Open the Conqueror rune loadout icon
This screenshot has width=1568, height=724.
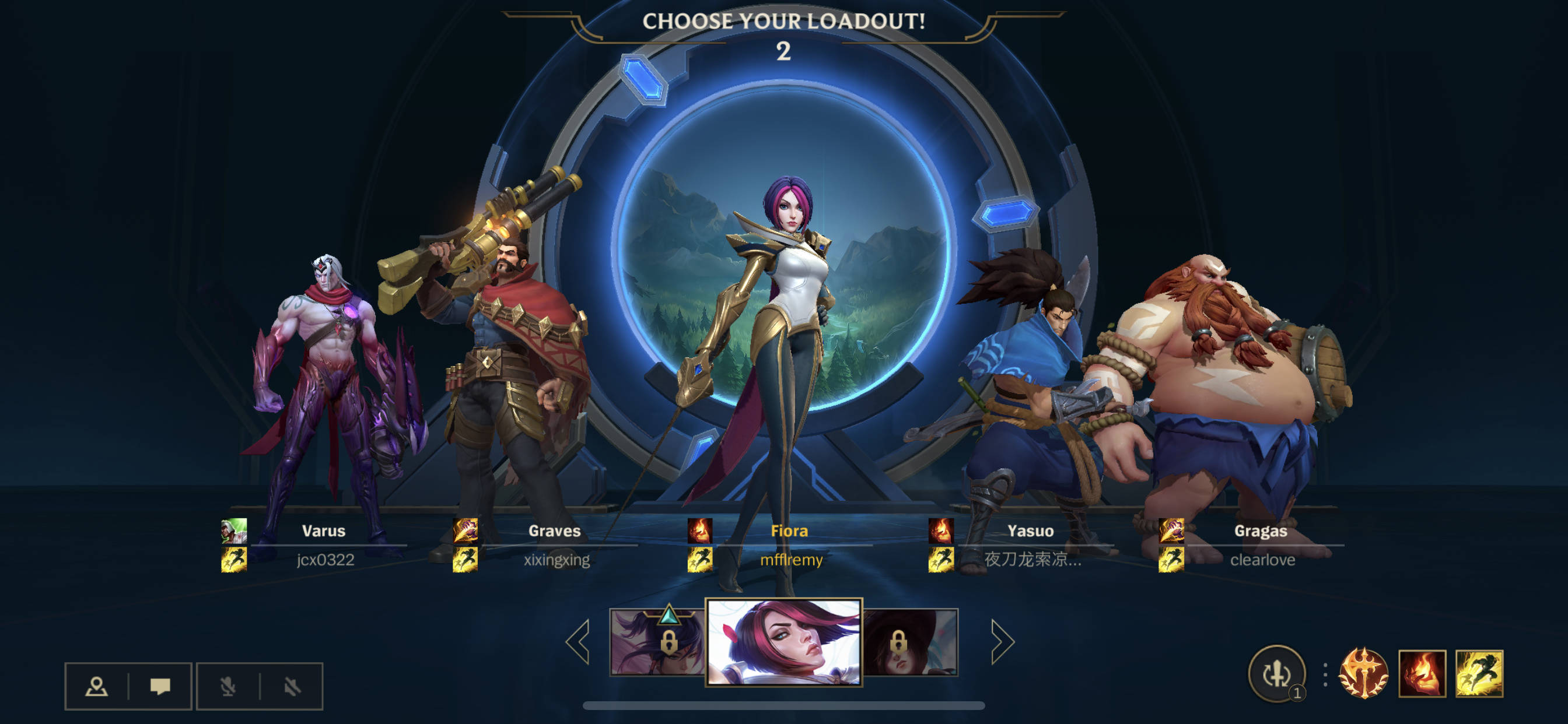coord(1363,673)
